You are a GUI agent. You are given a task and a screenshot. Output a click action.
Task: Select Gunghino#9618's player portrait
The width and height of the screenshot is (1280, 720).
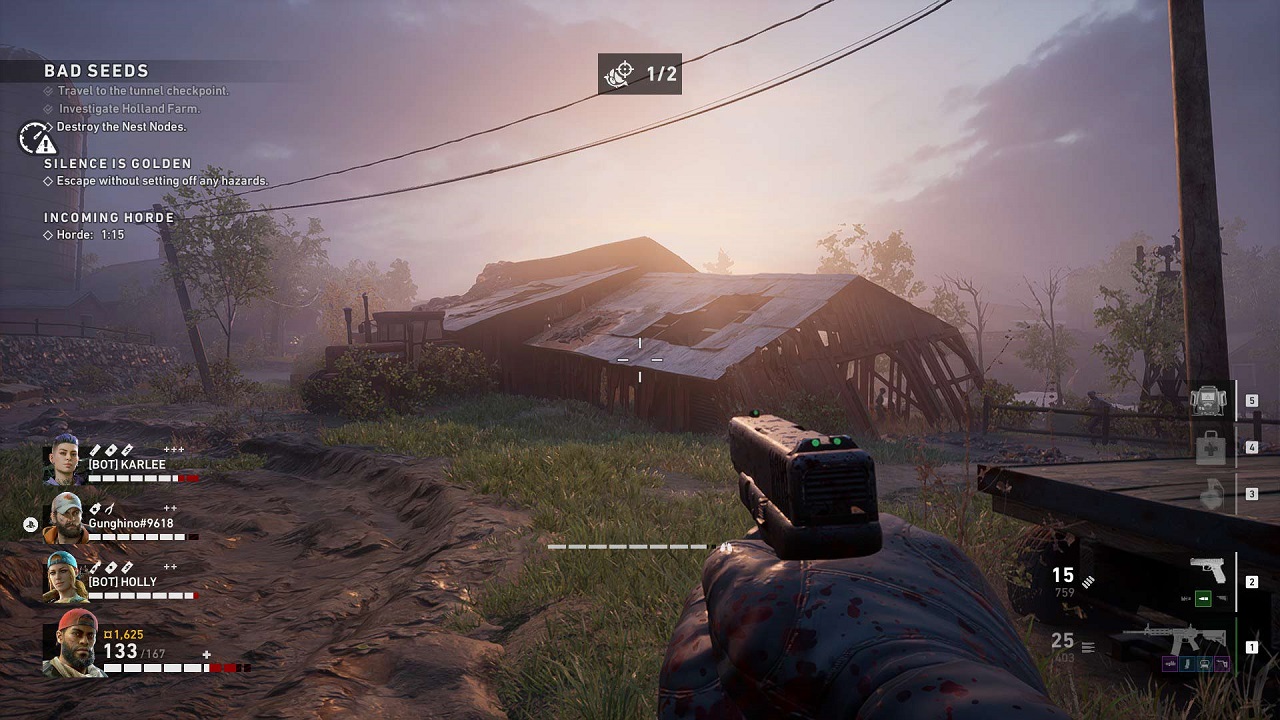64,519
